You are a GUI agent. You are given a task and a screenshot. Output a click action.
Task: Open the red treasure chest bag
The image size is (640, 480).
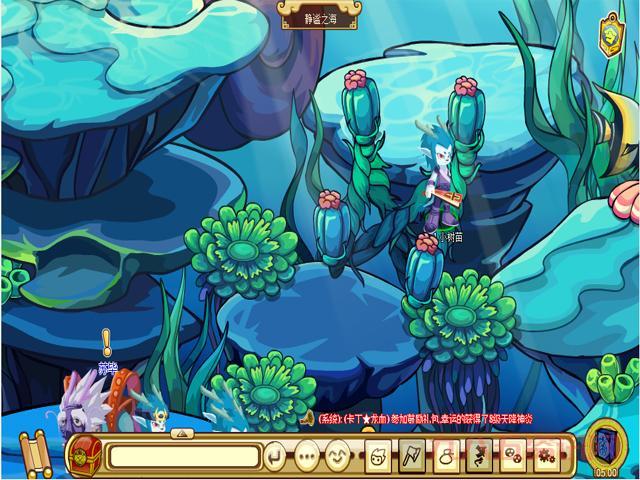click(x=85, y=454)
